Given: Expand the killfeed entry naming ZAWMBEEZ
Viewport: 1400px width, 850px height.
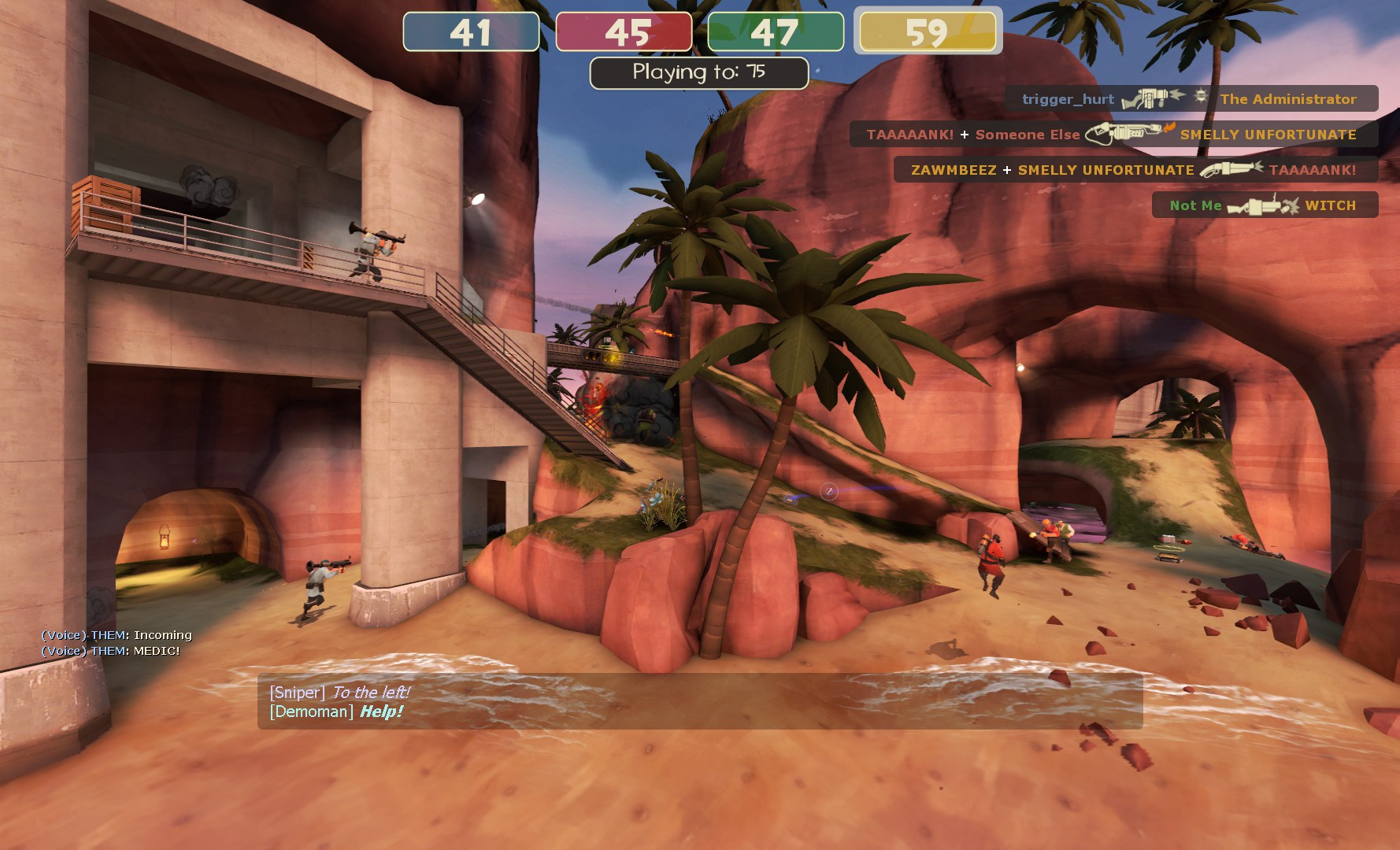Looking at the screenshot, I should [x=953, y=170].
